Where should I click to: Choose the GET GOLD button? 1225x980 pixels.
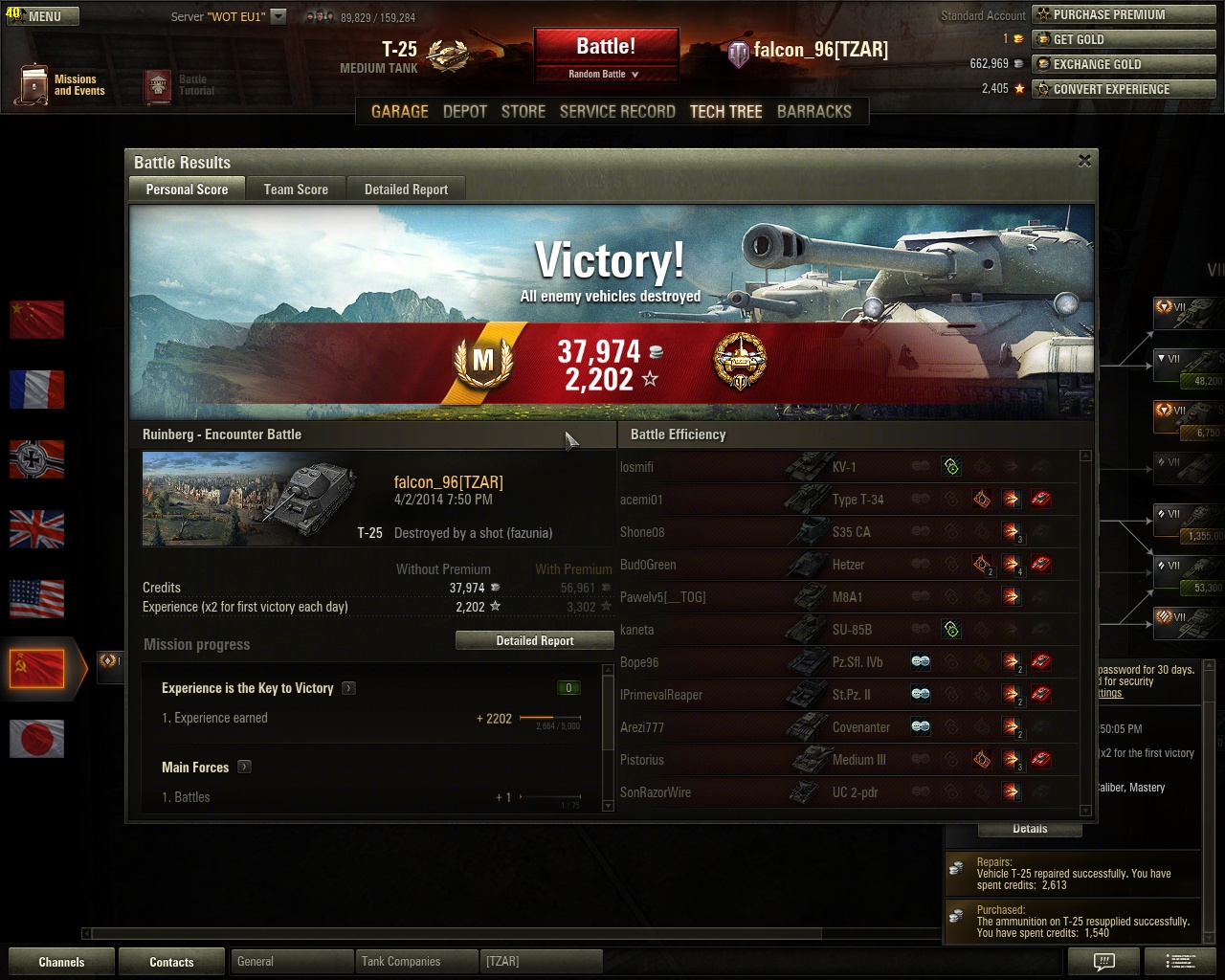1124,39
